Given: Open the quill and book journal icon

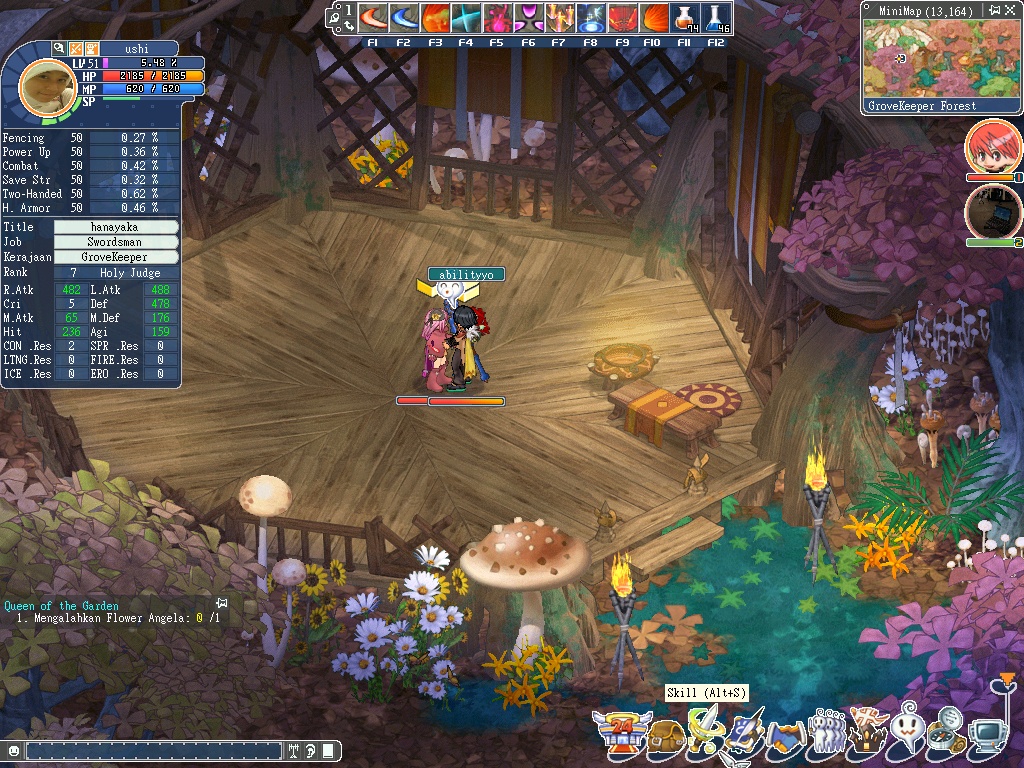Looking at the screenshot, I should pyautogui.click(x=745, y=734).
